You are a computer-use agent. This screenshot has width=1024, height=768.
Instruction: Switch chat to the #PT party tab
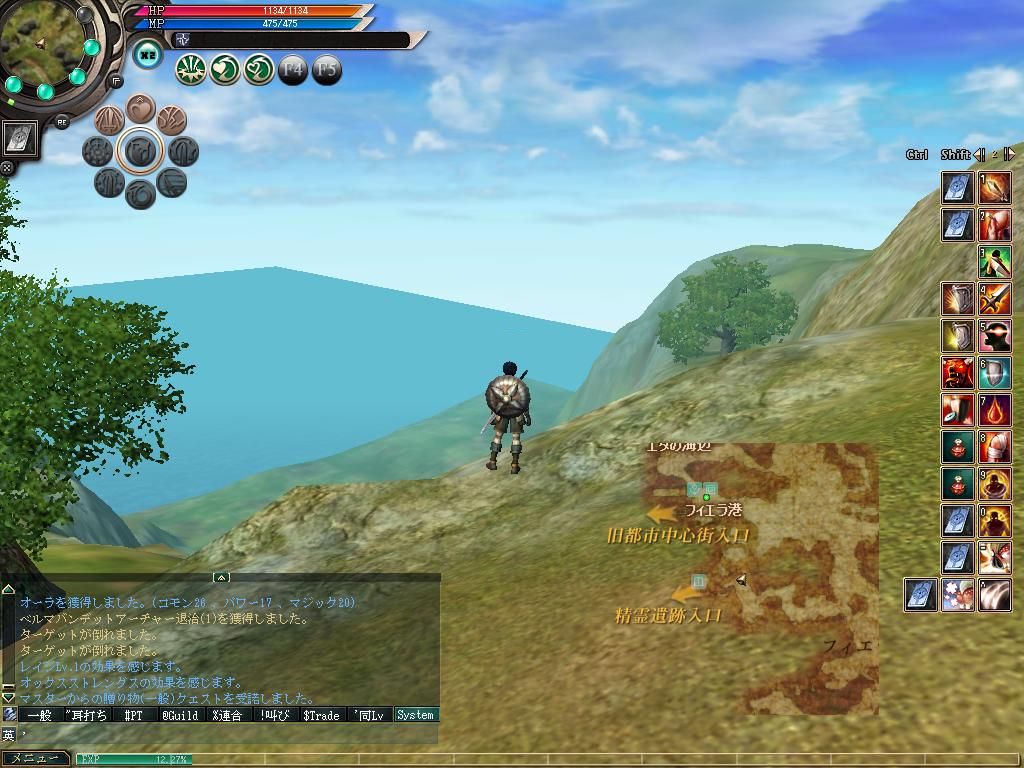tap(133, 715)
